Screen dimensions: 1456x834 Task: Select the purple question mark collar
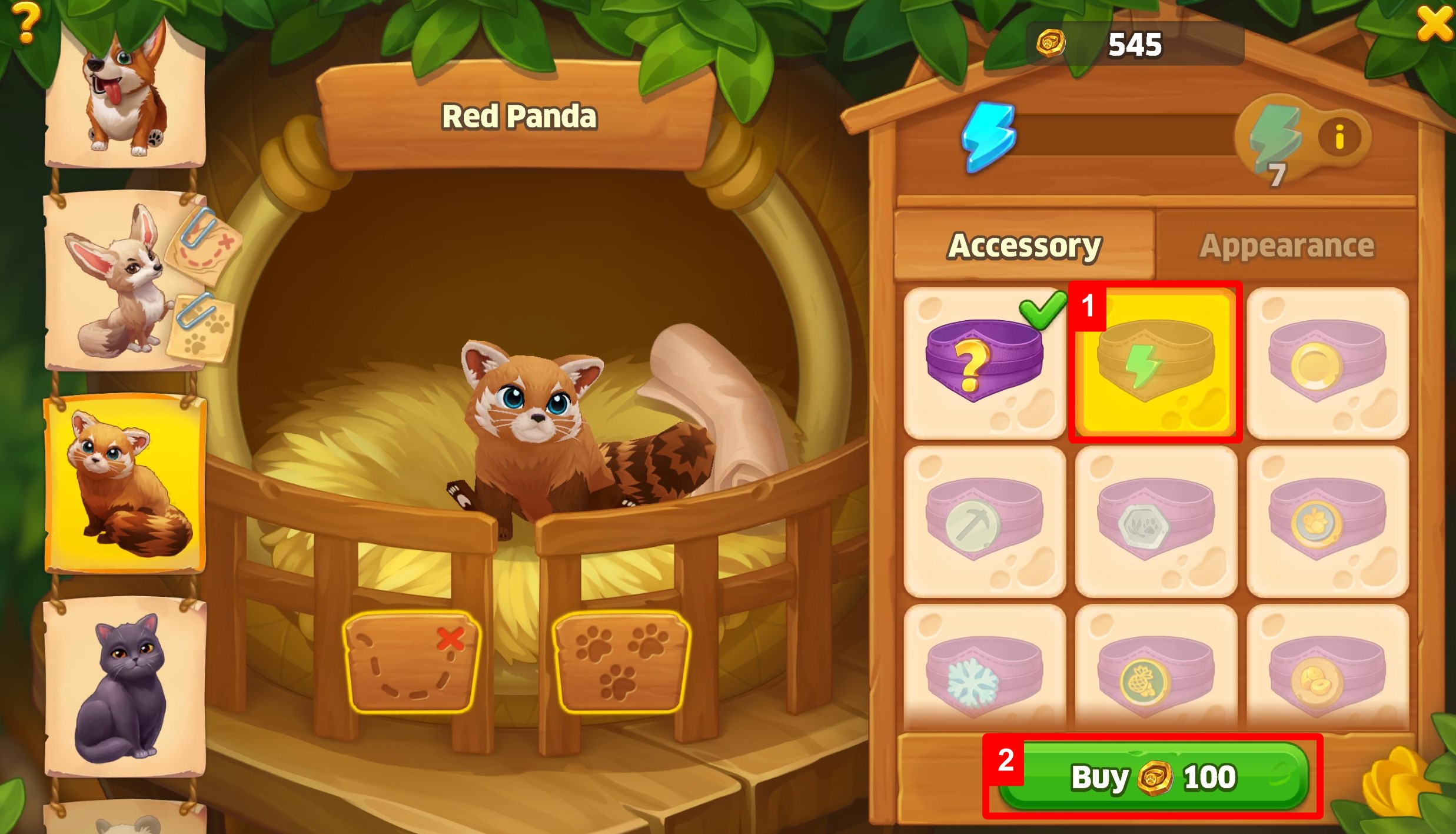pos(984,363)
